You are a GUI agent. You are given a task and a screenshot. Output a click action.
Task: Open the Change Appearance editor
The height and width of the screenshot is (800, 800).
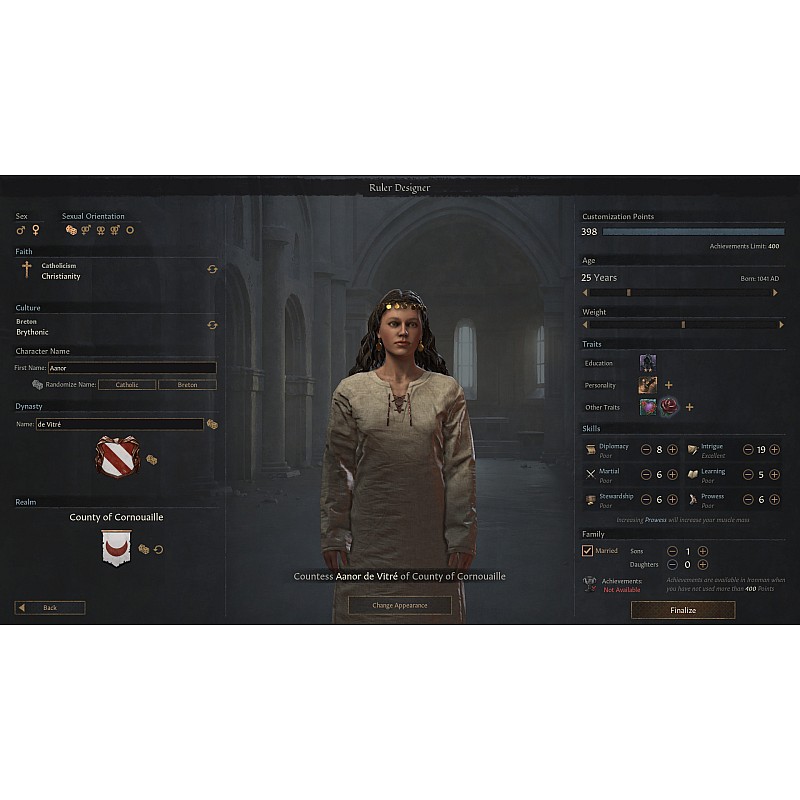[x=399, y=605]
